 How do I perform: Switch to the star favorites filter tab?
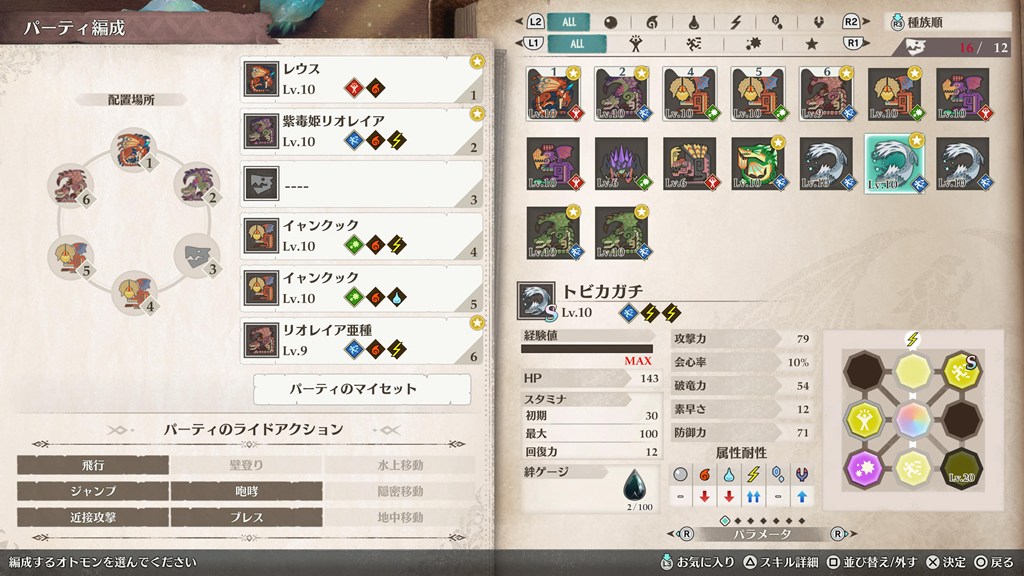pos(813,44)
